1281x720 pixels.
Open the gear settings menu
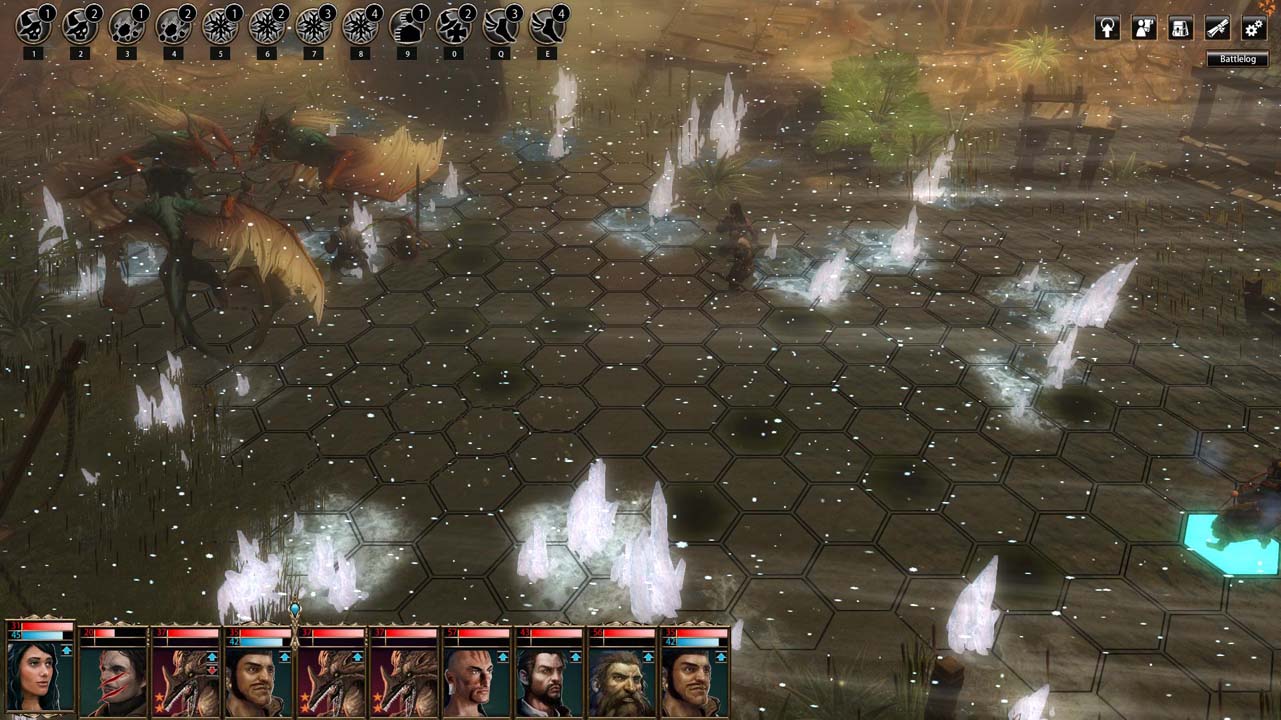pyautogui.click(x=1254, y=28)
